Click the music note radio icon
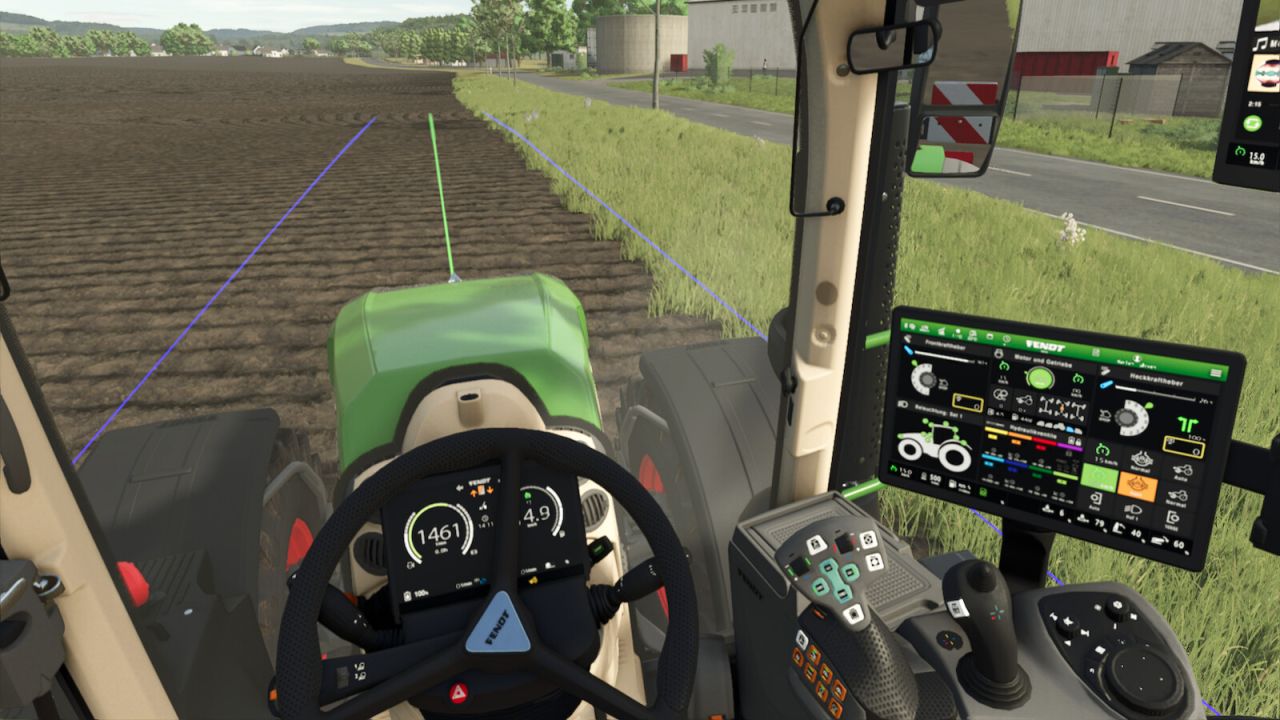 [1260, 44]
